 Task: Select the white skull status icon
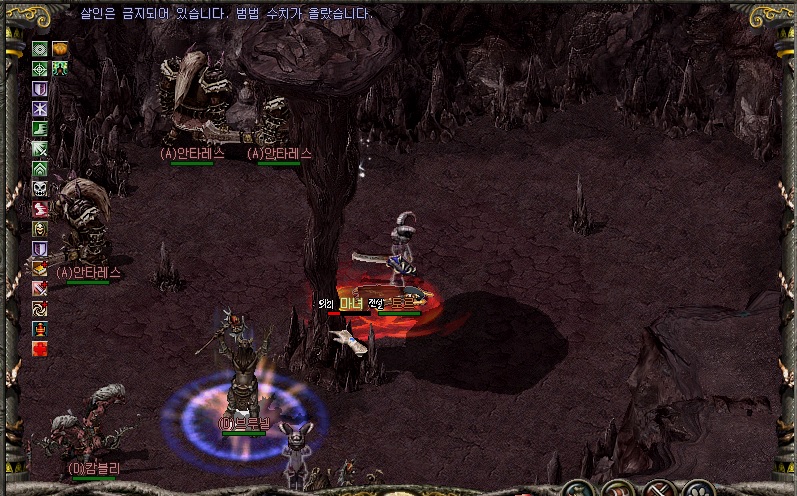point(40,188)
